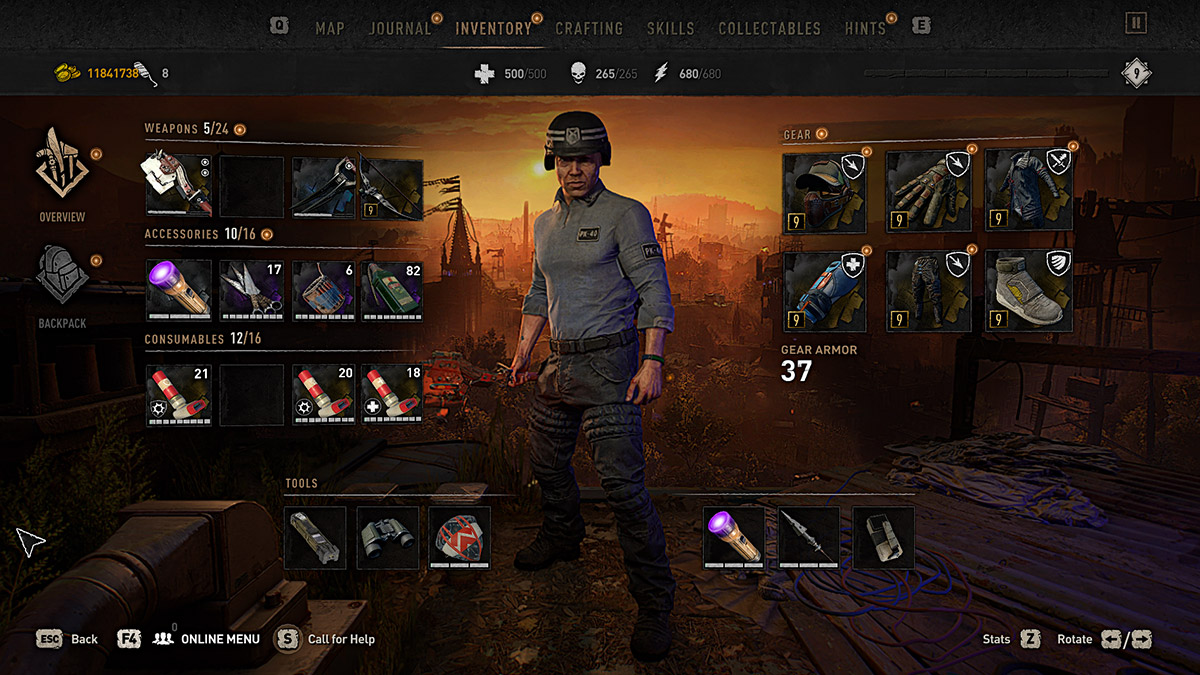View the Hints tab
1200x675 pixels.
[x=865, y=28]
